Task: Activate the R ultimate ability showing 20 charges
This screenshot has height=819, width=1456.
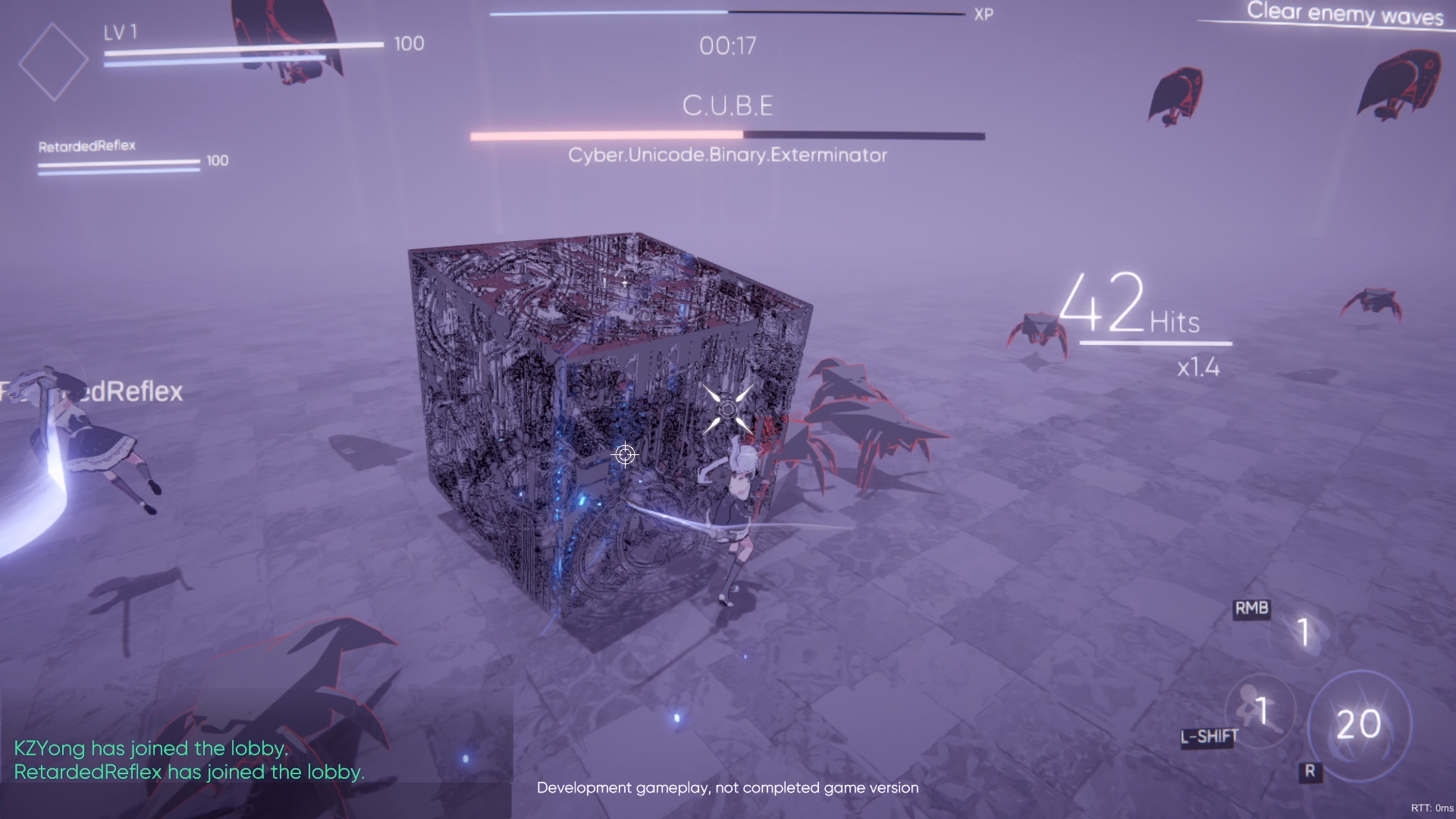Action: (x=1360, y=724)
